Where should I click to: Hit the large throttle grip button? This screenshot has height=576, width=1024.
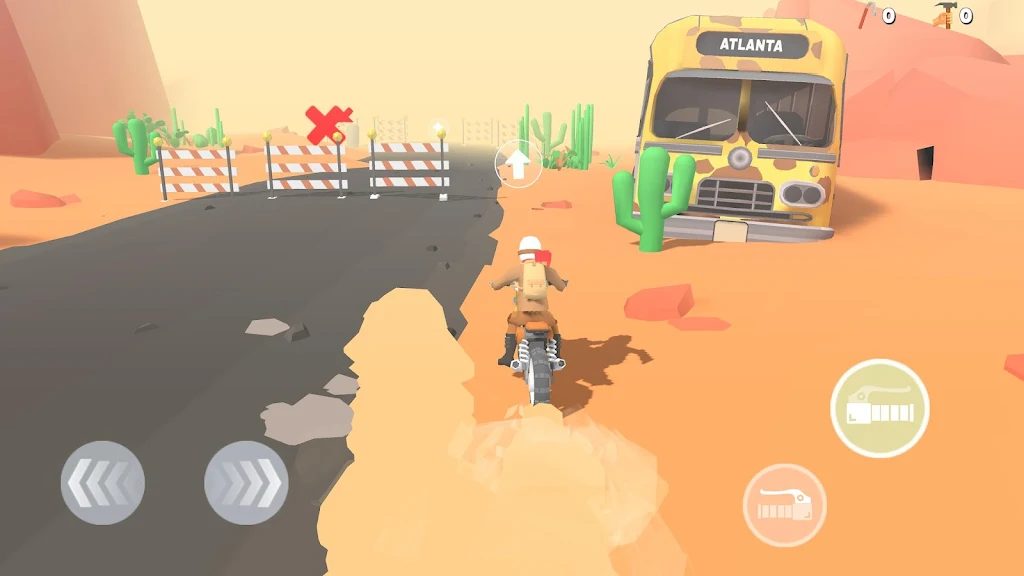coord(879,408)
